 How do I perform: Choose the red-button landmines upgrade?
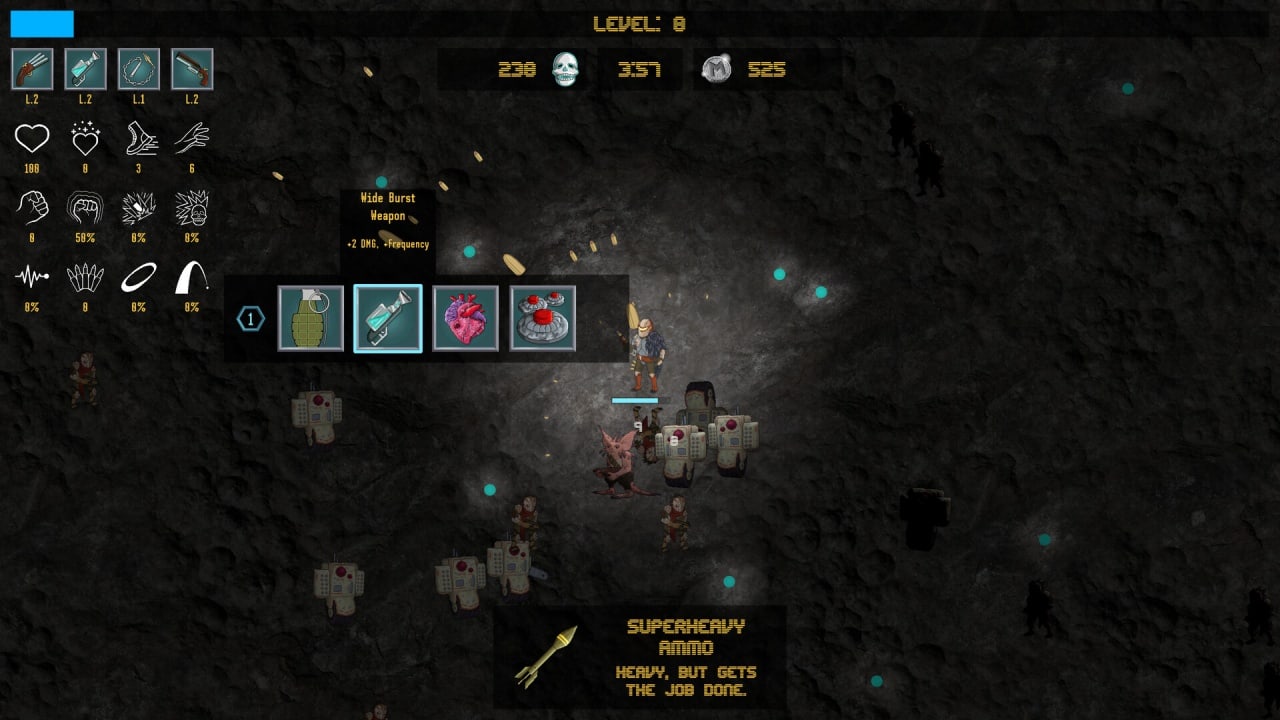tap(543, 318)
